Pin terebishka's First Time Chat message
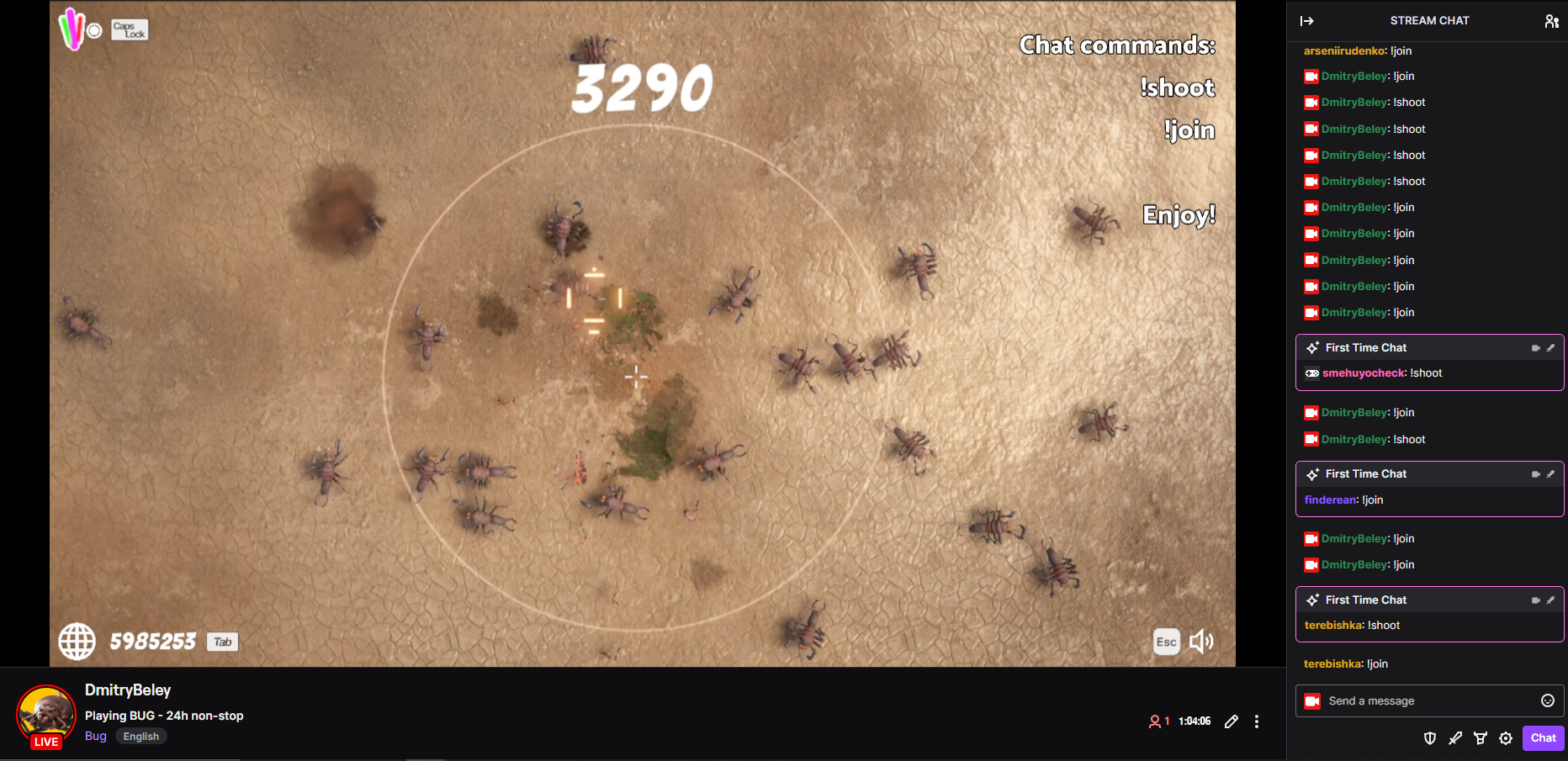 1552,600
